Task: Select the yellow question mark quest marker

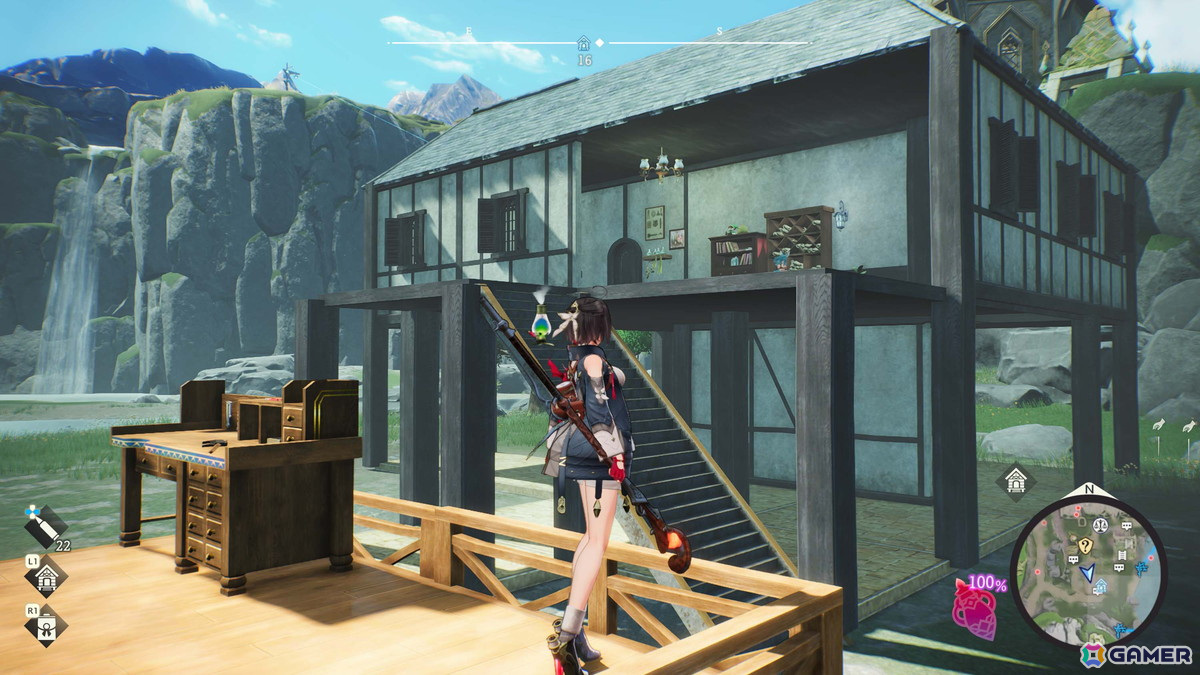Action: pos(1084,545)
